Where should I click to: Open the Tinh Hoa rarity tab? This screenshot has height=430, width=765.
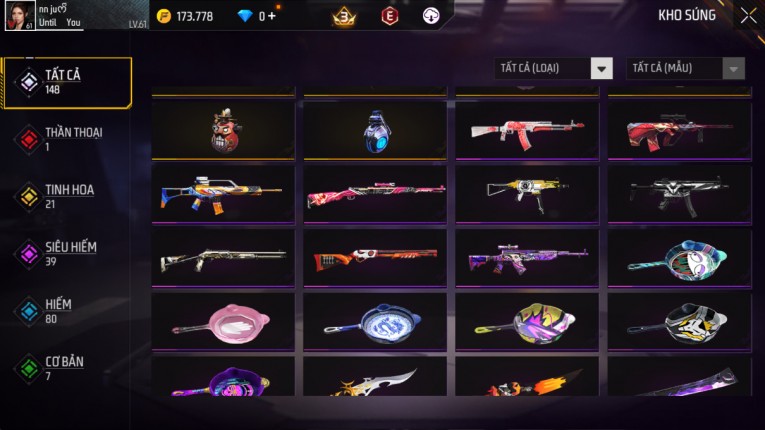pos(67,196)
